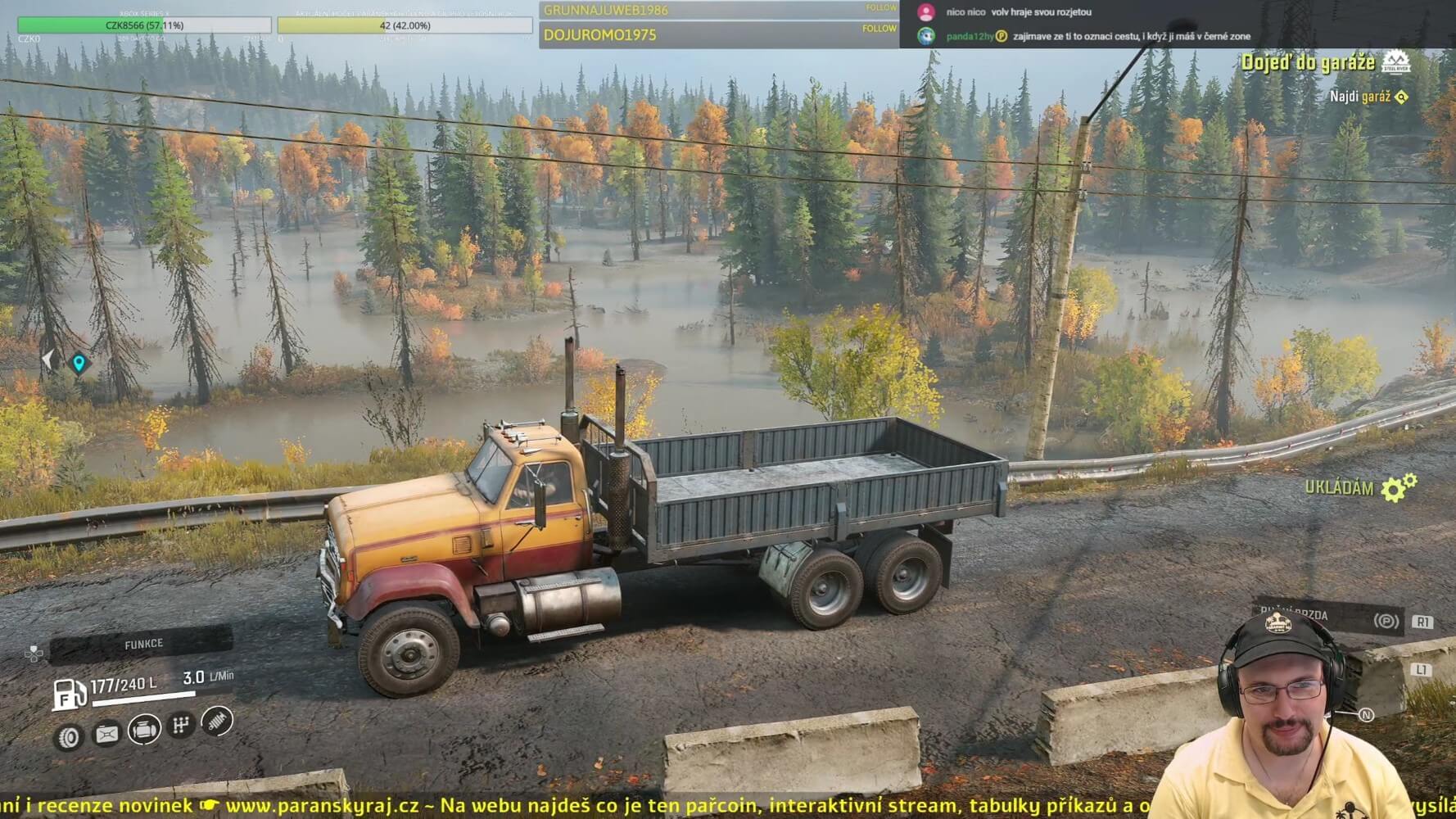
Task: Click the fuel pump icon
Action: [x=69, y=695]
